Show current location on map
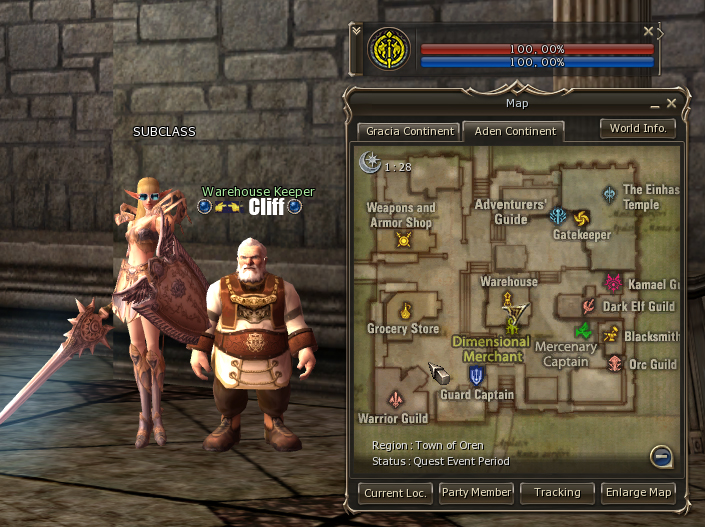The image size is (705, 527). (x=395, y=492)
